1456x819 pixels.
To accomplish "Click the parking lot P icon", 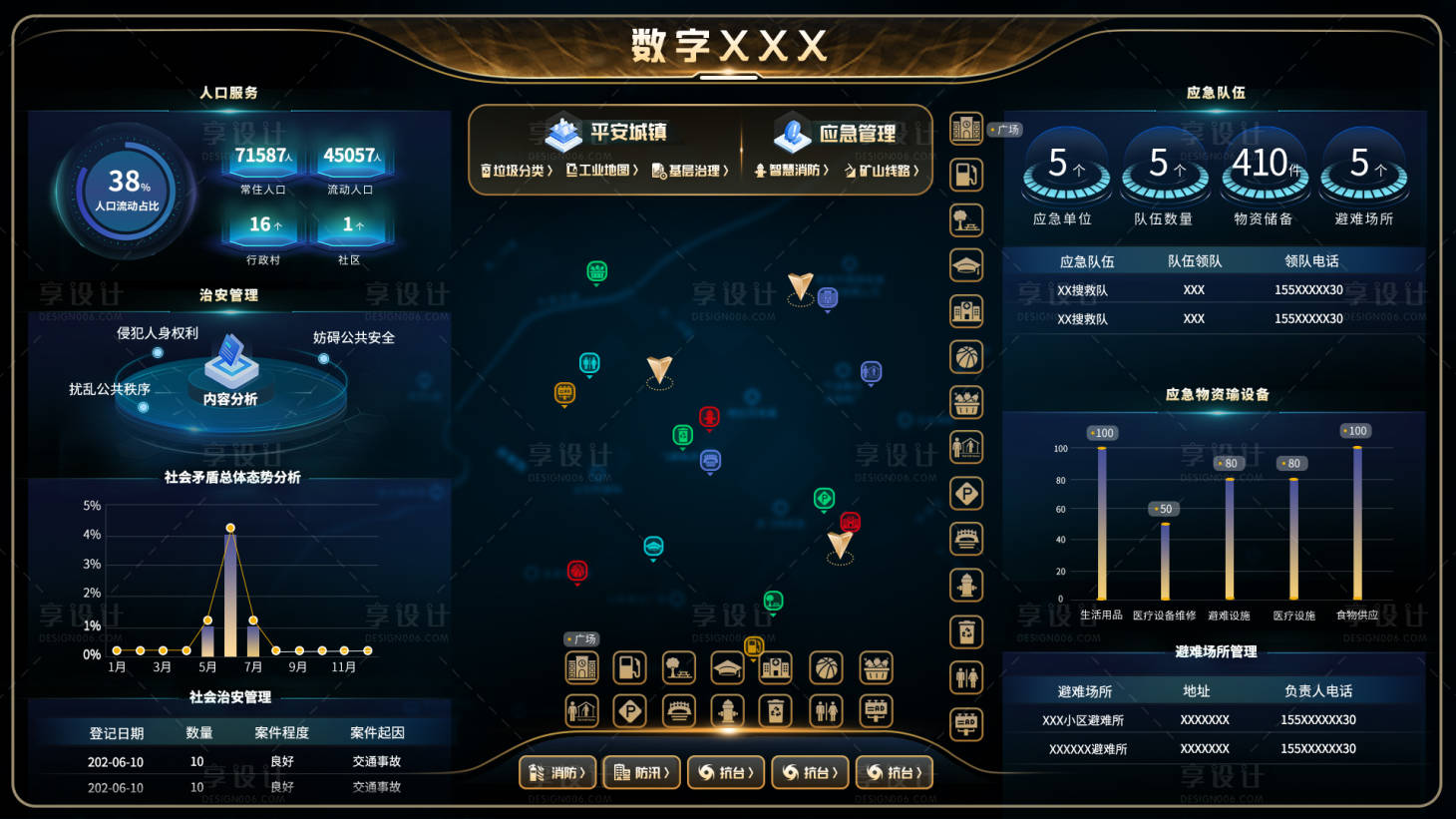I will 966,493.
